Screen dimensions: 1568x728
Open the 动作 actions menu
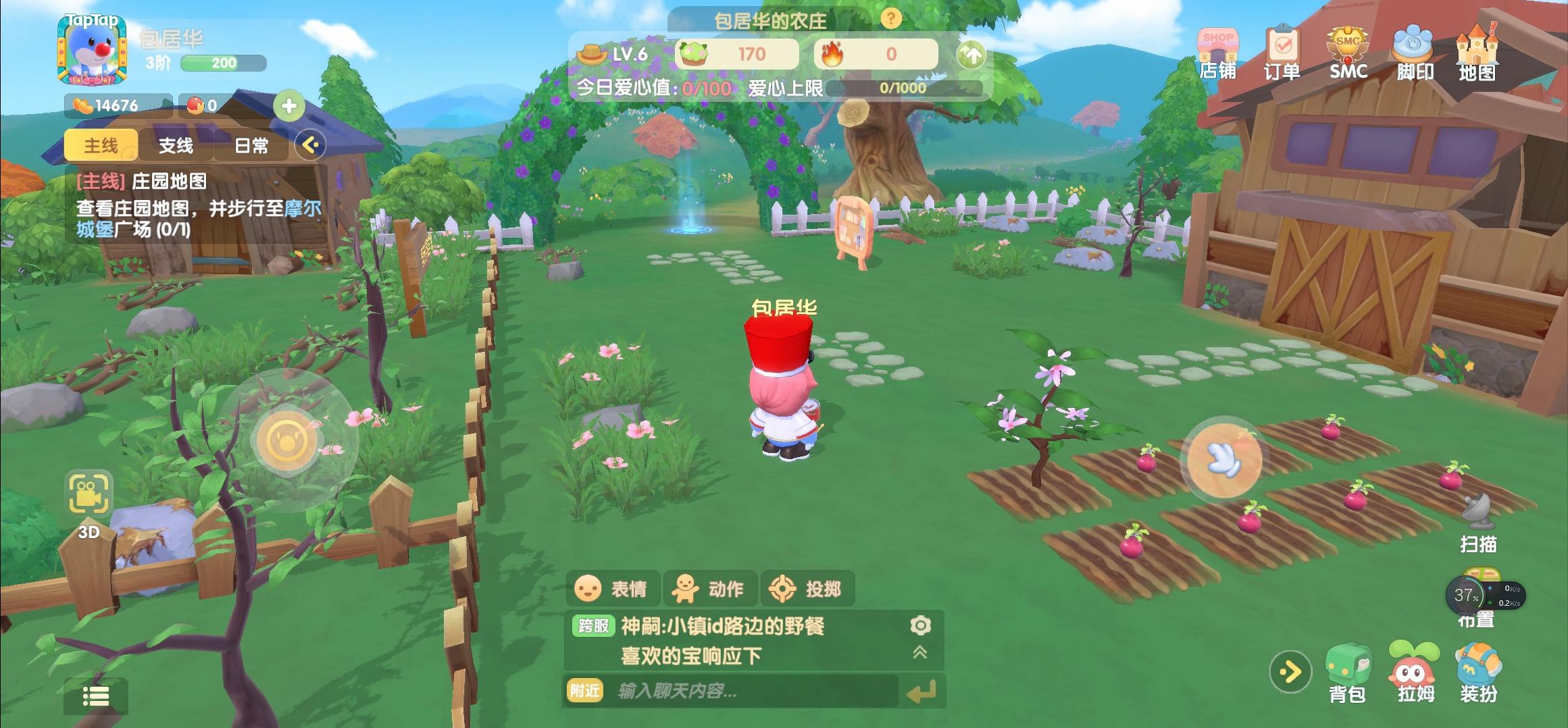click(x=709, y=589)
